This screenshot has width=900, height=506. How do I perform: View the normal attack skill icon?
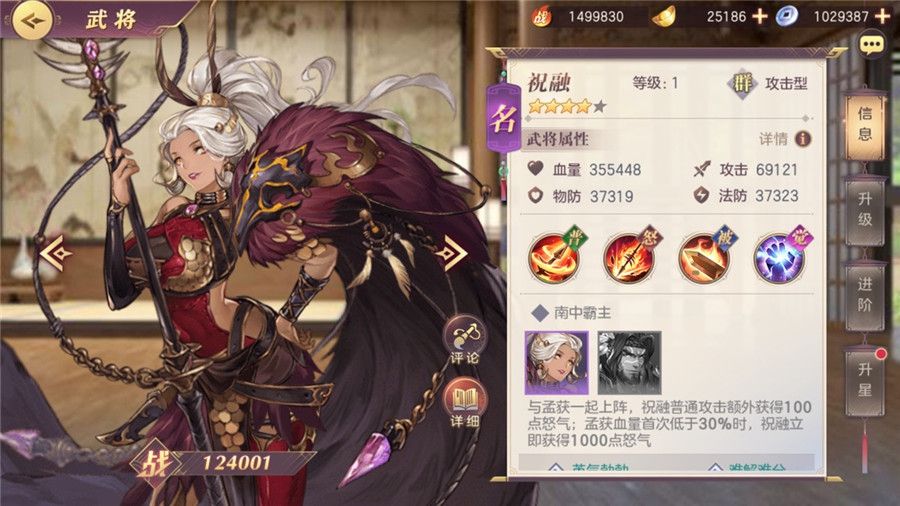point(555,256)
